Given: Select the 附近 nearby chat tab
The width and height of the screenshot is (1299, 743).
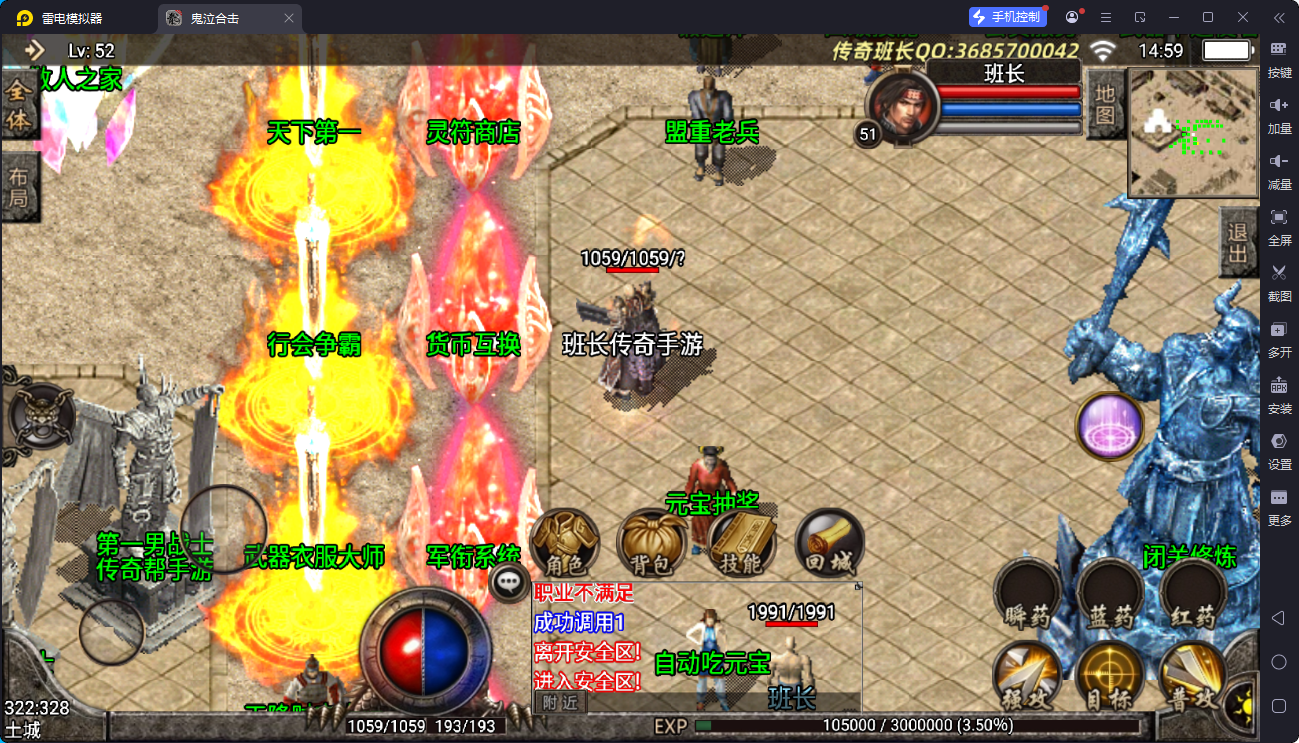Looking at the screenshot, I should click(560, 703).
